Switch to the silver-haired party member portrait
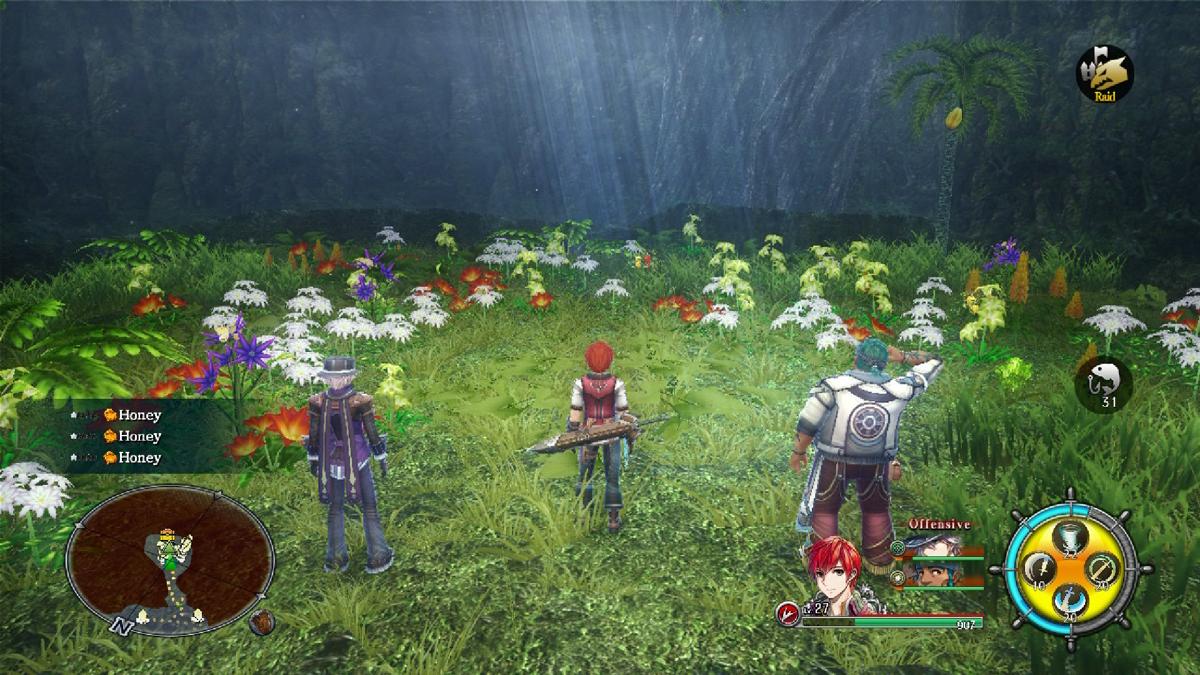Screen dimensions: 1200x675 (936, 547)
